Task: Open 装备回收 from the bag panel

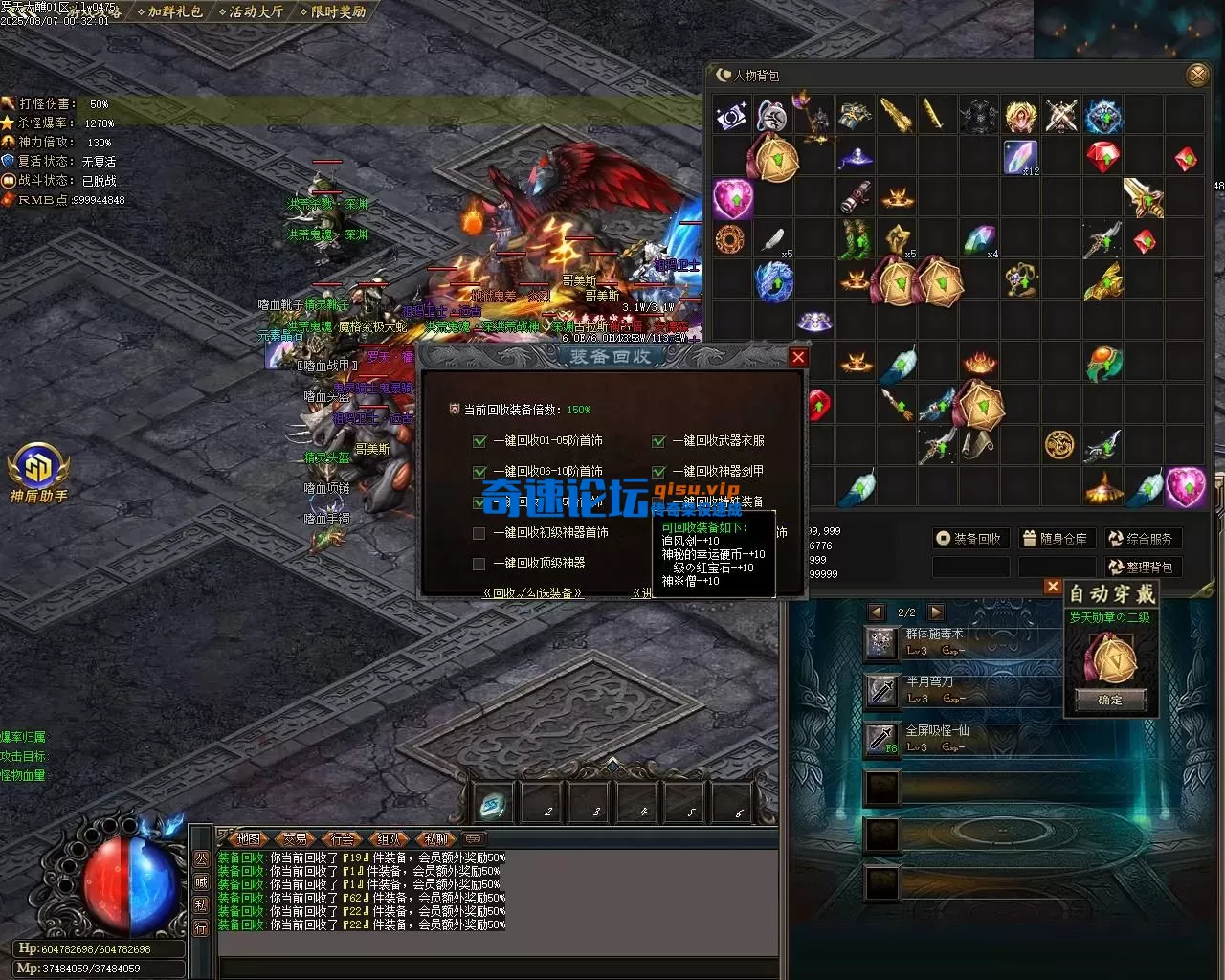Action: coord(970,539)
